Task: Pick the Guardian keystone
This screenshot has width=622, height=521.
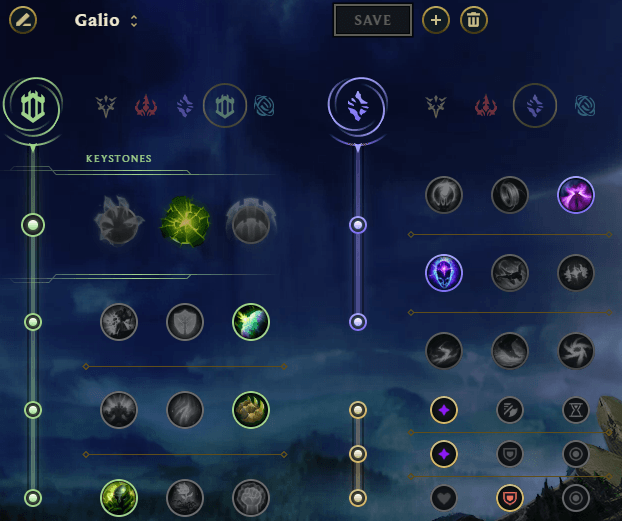Action: (x=250, y=221)
